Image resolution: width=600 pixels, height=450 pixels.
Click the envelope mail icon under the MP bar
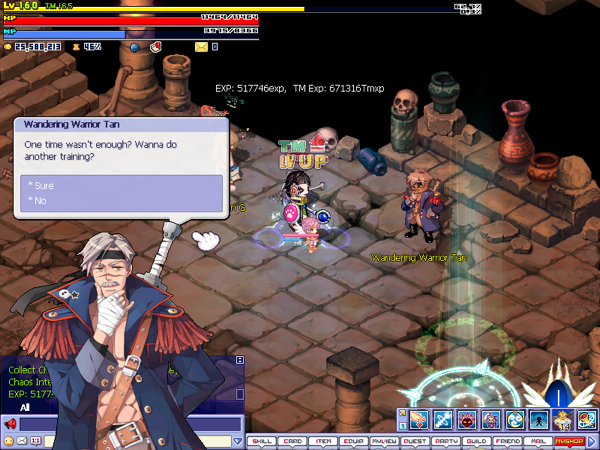pos(200,46)
